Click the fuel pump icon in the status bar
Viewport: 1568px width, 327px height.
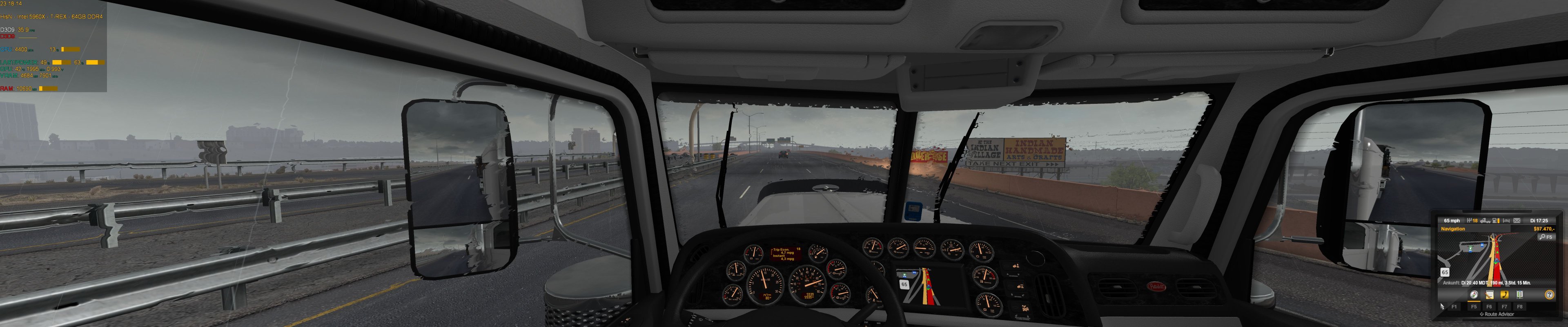point(1495,220)
